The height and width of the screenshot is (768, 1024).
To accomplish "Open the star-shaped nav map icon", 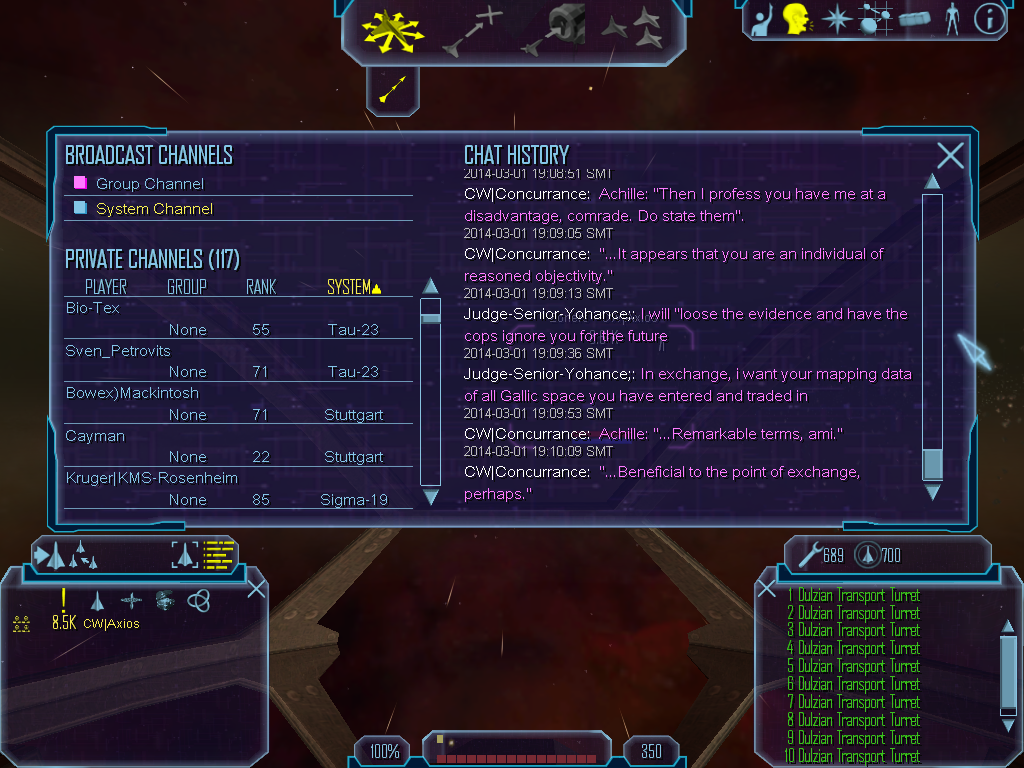I will pyautogui.click(x=835, y=19).
